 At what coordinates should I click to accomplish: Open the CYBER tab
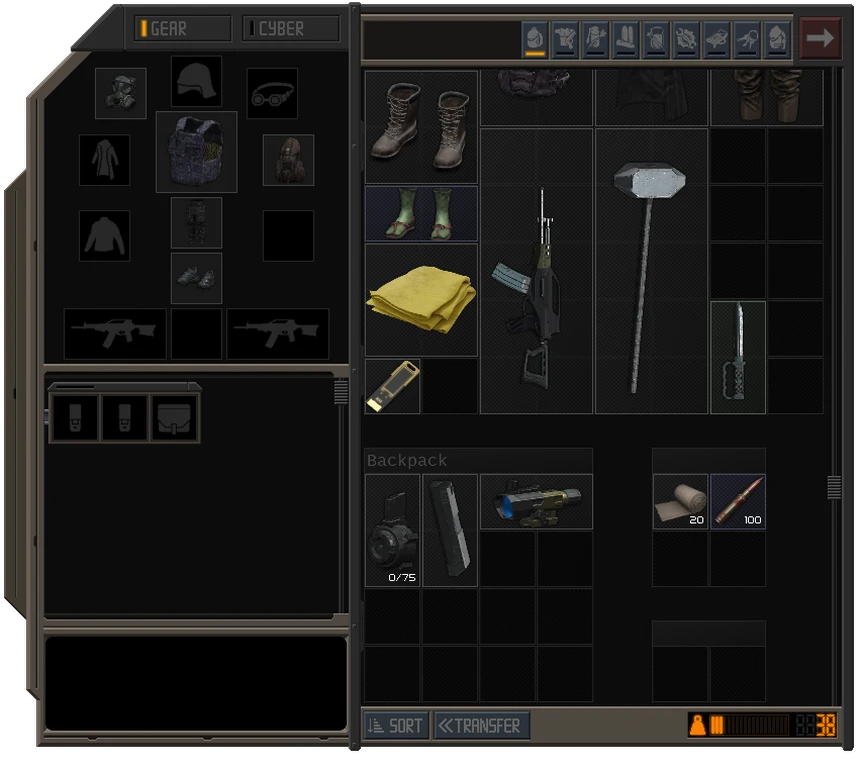point(290,29)
